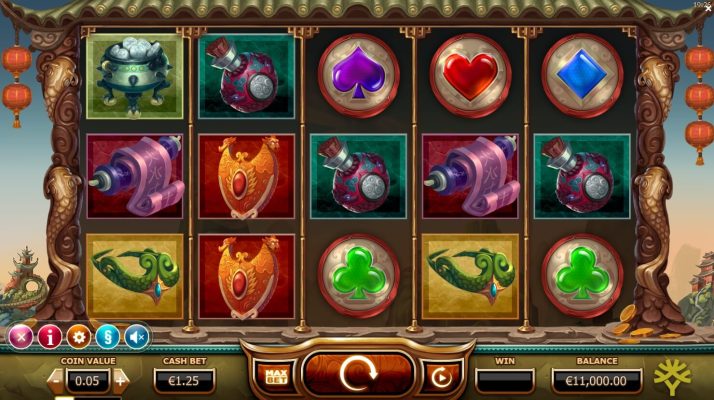Close the pink X menu button
714x400 pixels.
(x=19, y=337)
